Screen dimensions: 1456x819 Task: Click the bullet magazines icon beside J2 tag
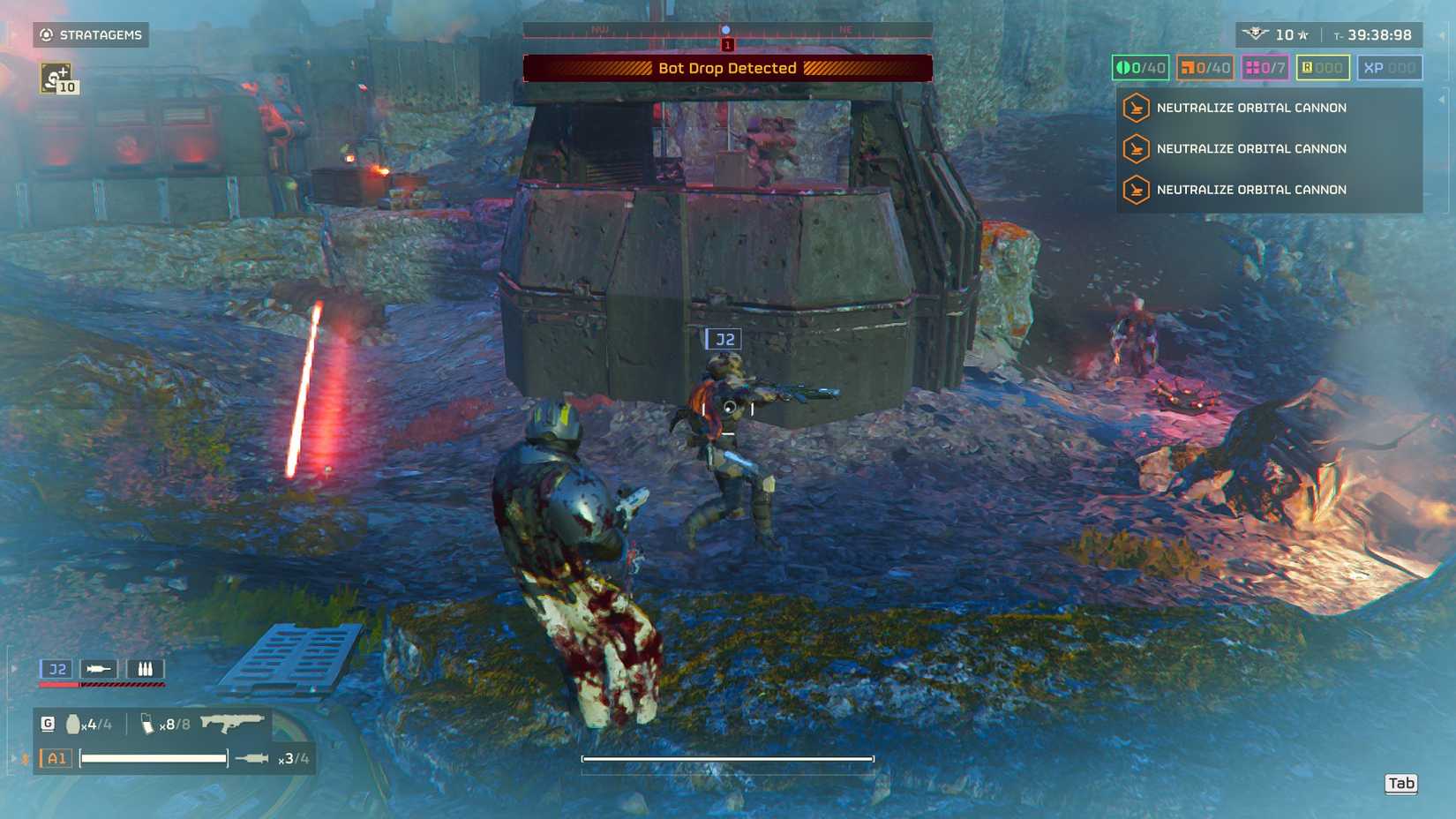point(145,669)
